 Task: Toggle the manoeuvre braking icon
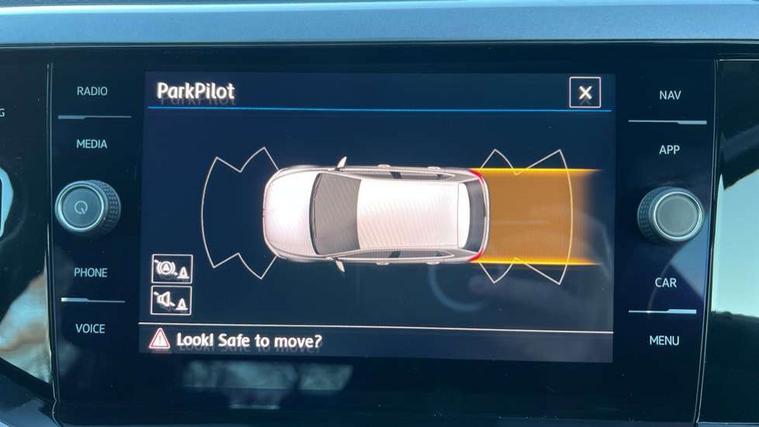tap(170, 268)
